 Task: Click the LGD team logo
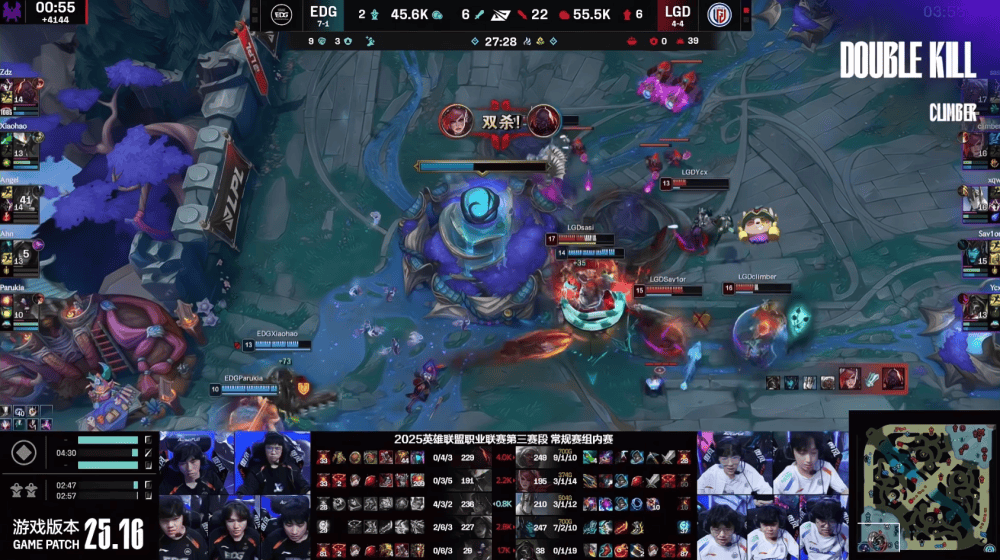point(720,14)
